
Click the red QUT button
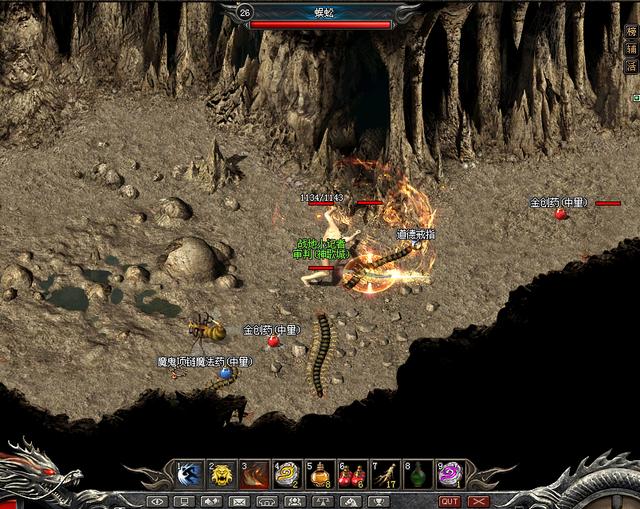450,501
